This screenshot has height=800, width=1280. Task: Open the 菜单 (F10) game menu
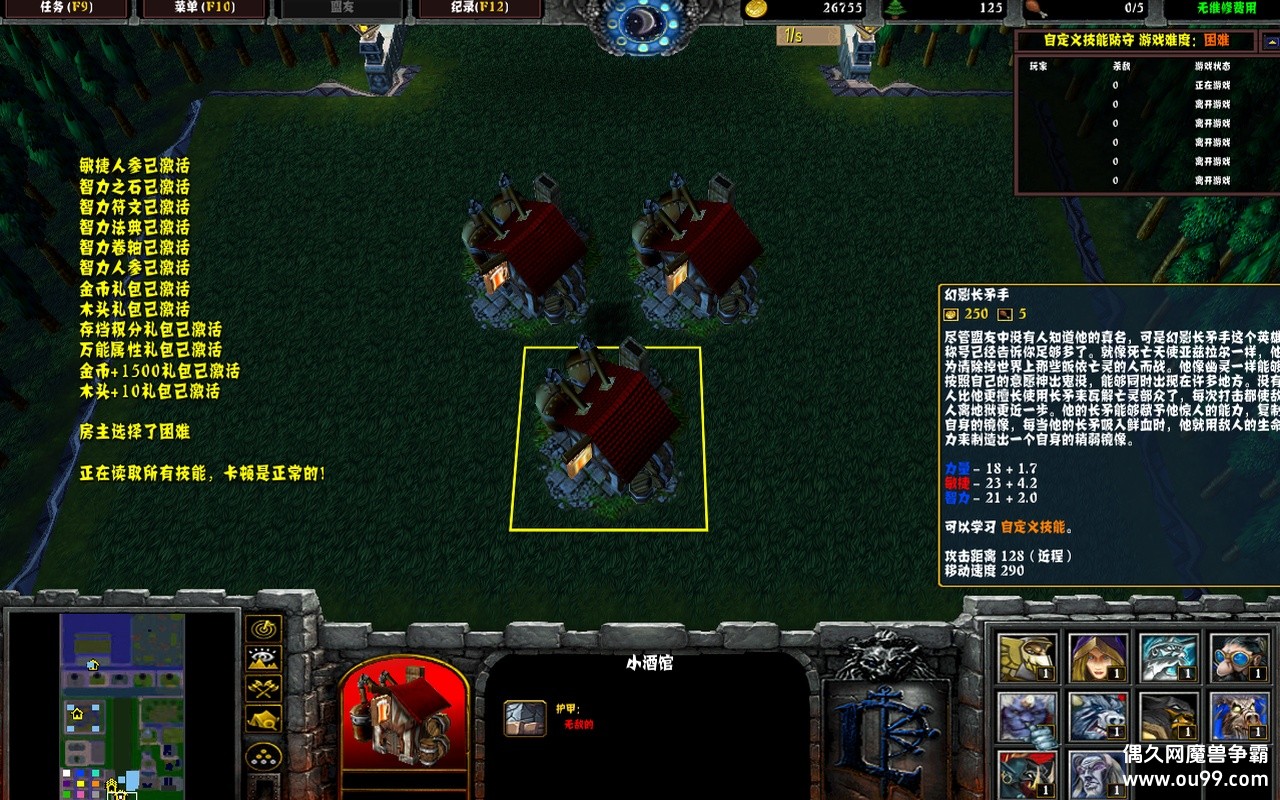click(203, 9)
